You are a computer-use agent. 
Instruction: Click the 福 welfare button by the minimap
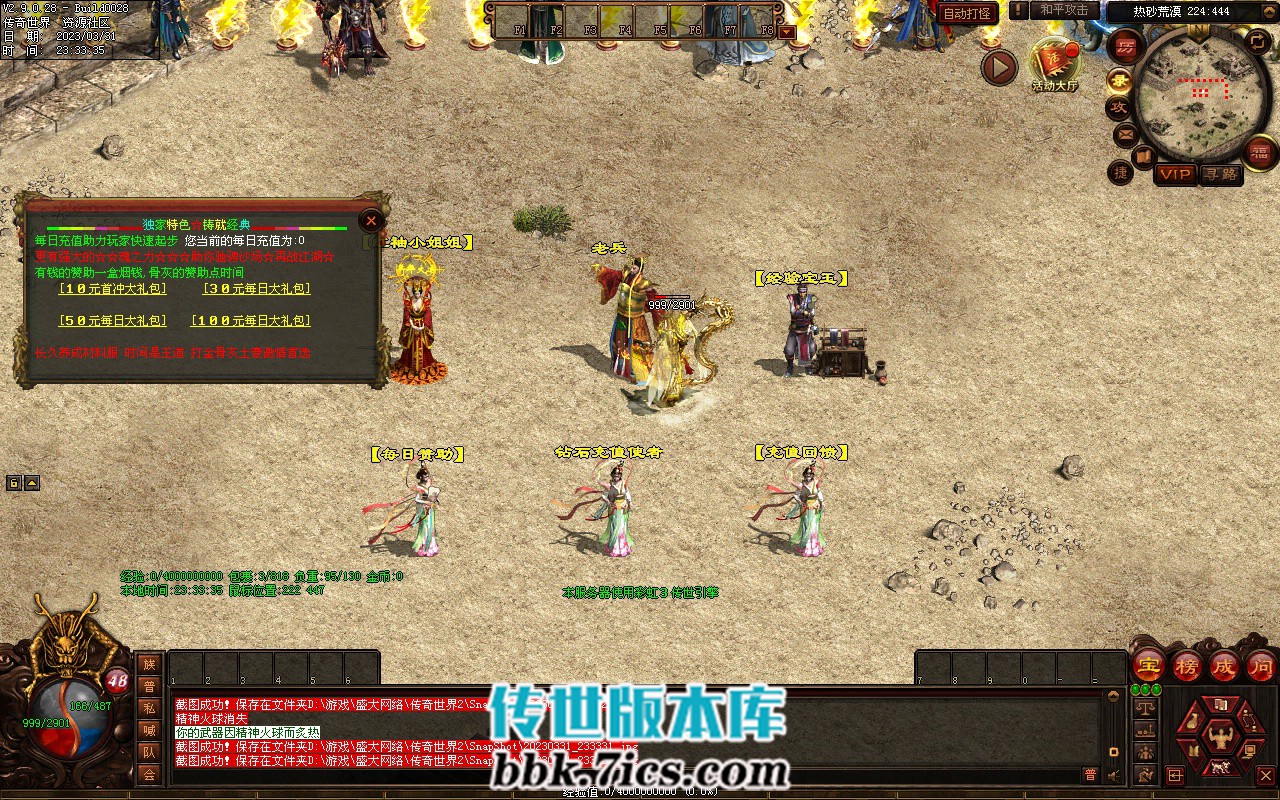[1260, 152]
